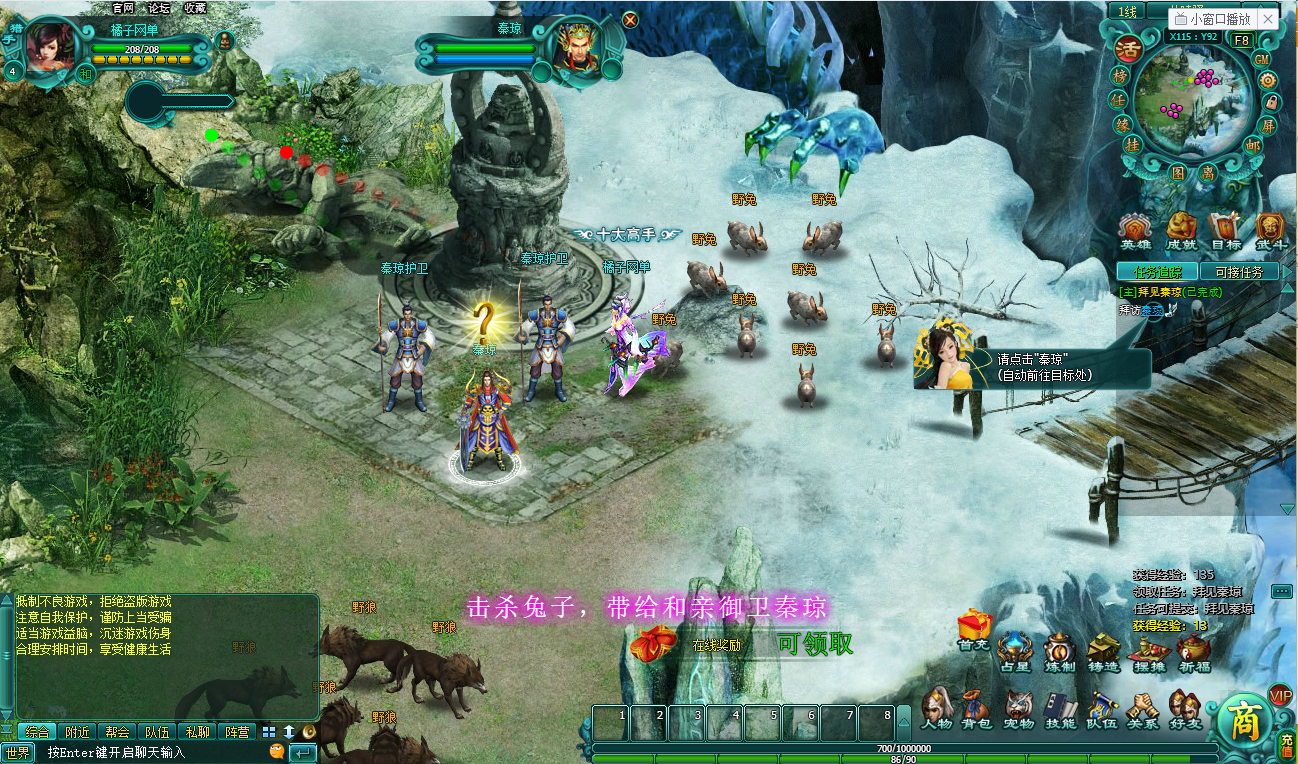Mute chat with the speaker icon
The image size is (1298, 764).
point(308,732)
